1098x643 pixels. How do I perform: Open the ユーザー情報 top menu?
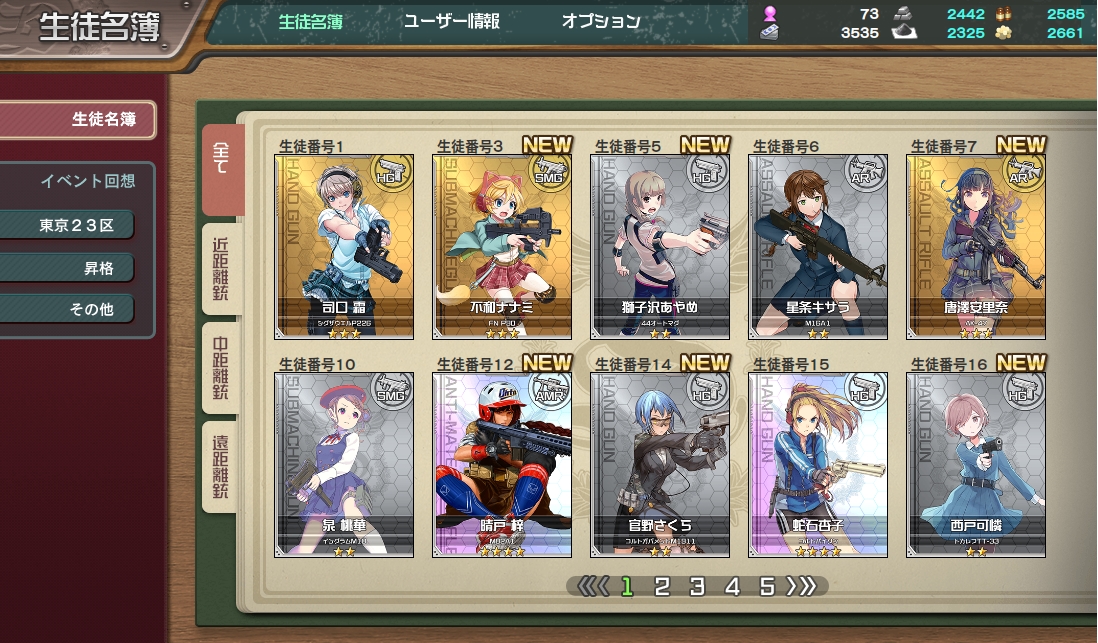pyautogui.click(x=451, y=21)
